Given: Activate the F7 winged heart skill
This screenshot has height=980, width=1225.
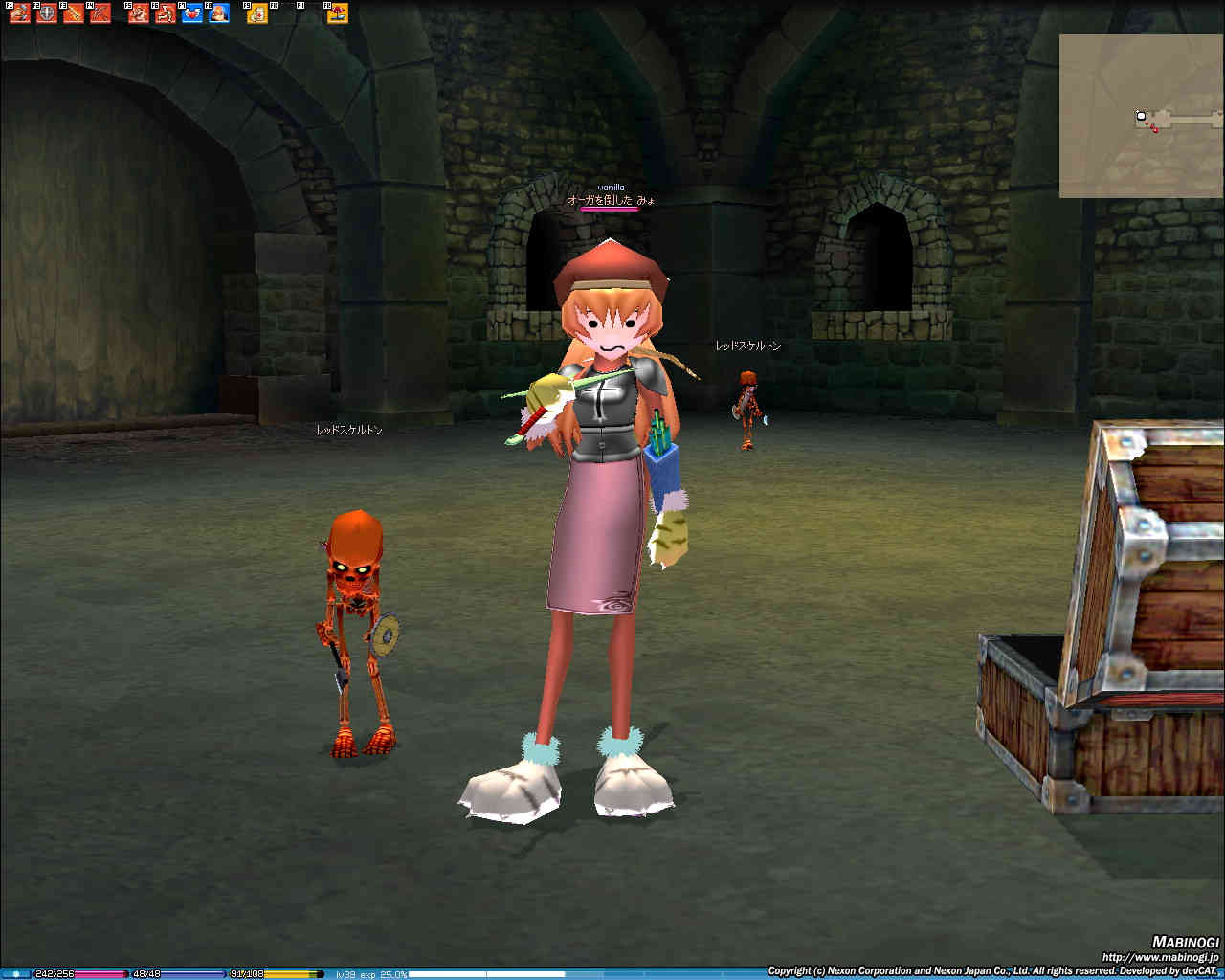Looking at the screenshot, I should [192, 13].
